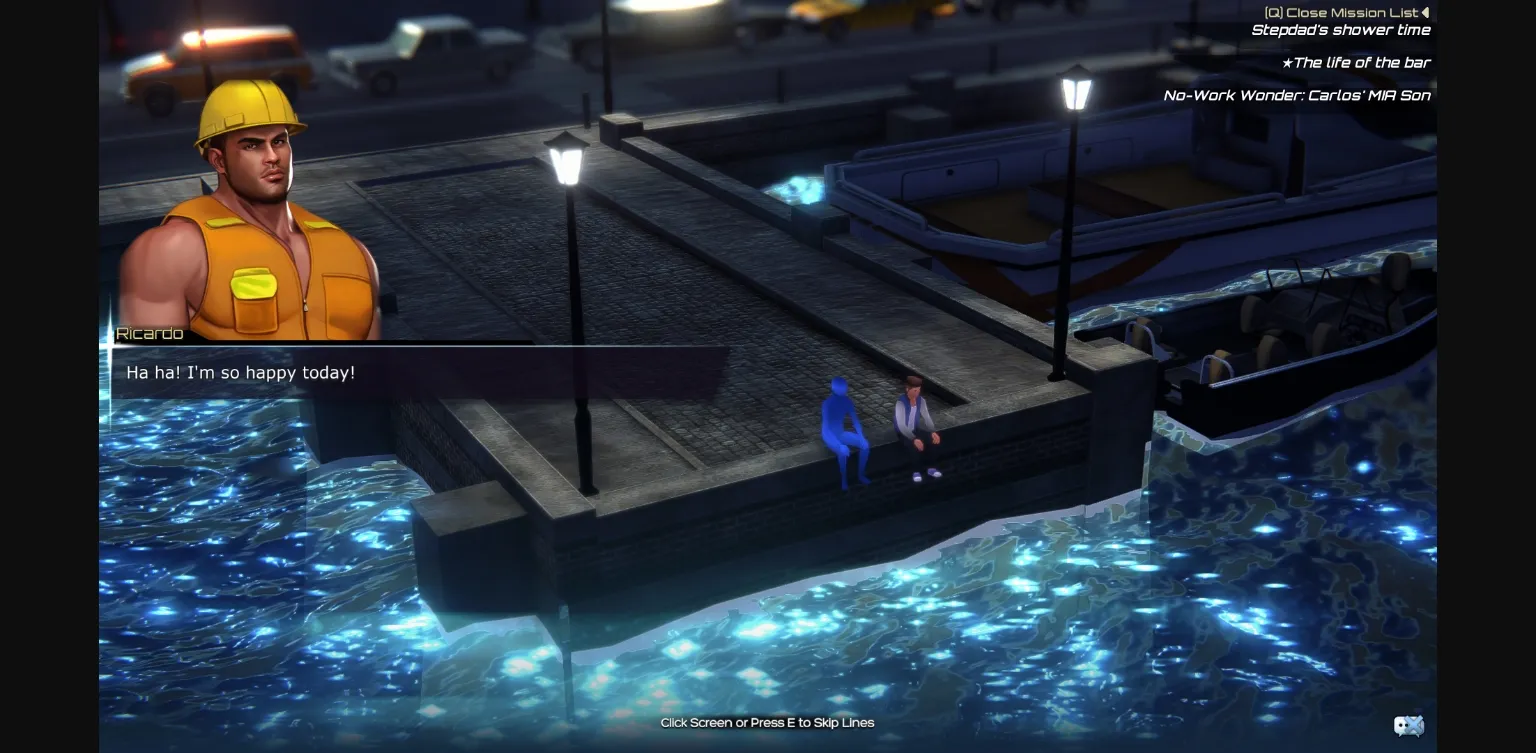The image size is (1536, 753).
Task: Click the star icon beside The life of the bar
Action: tap(1290, 62)
